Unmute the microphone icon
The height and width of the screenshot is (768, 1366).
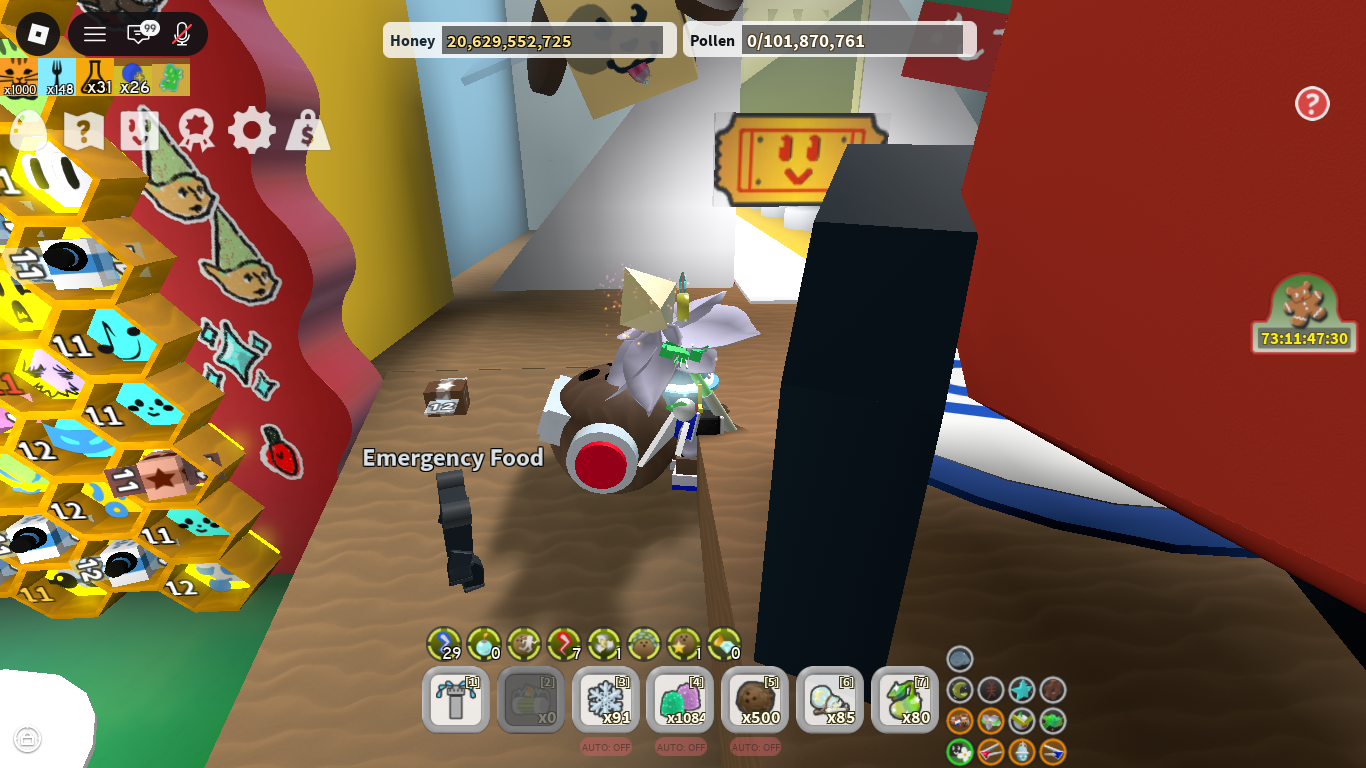[x=178, y=33]
